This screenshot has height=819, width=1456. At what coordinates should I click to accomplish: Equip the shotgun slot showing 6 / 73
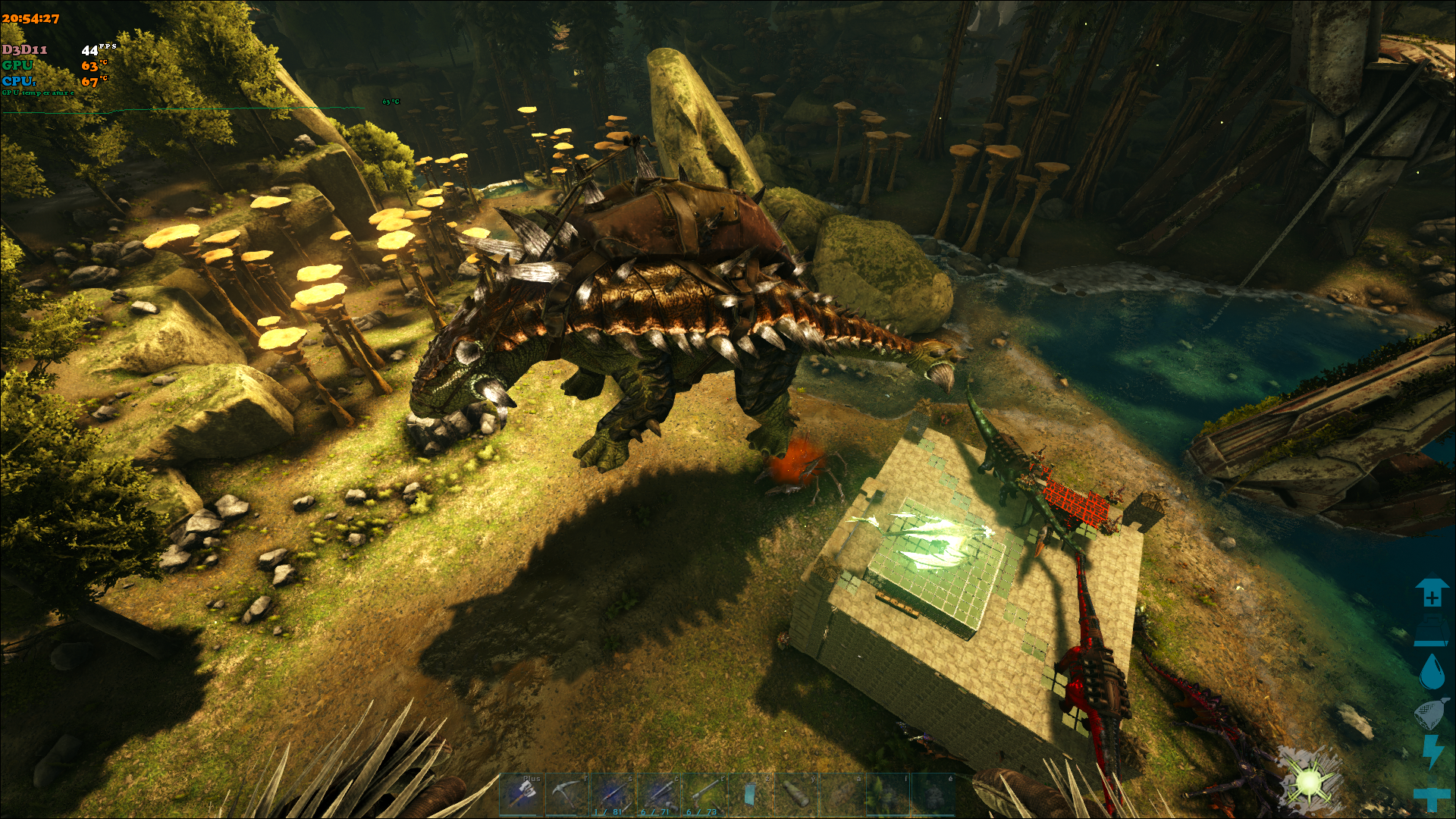point(704,794)
